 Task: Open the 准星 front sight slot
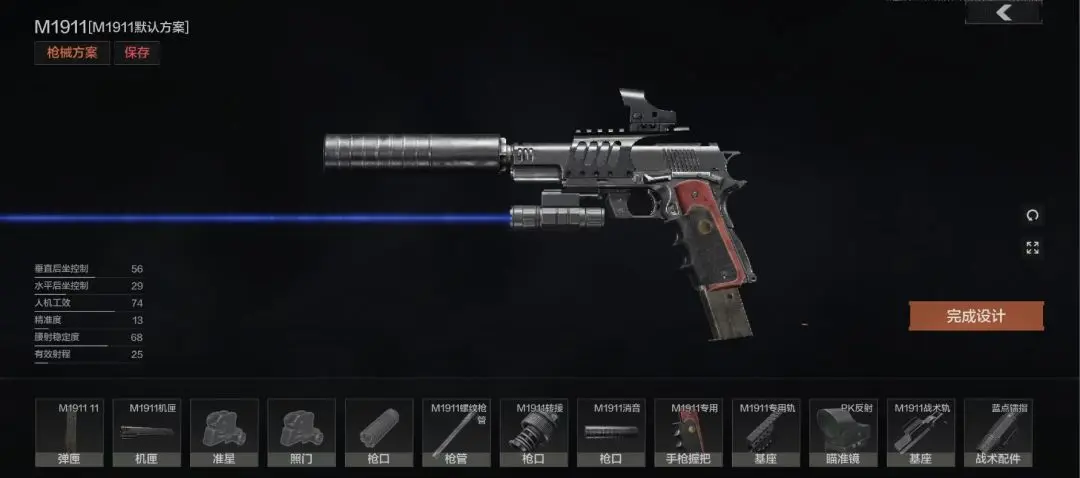click(x=224, y=433)
